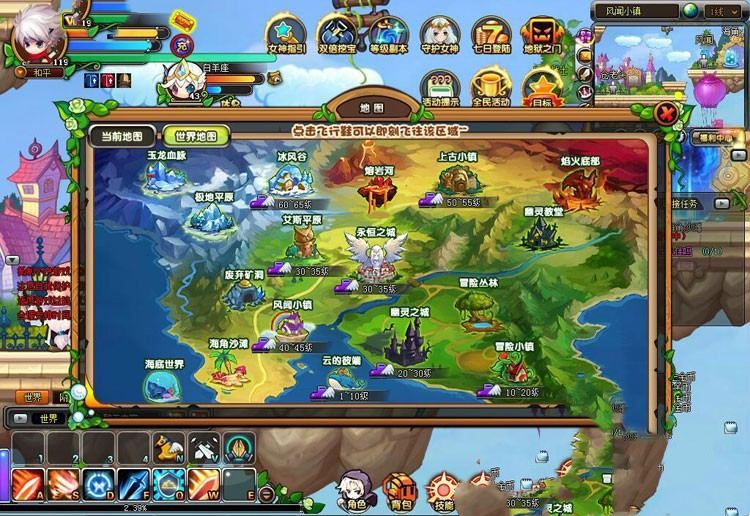This screenshot has height=516, width=750.
Task: Open the 全民活动 trophy icon
Action: 492,84
